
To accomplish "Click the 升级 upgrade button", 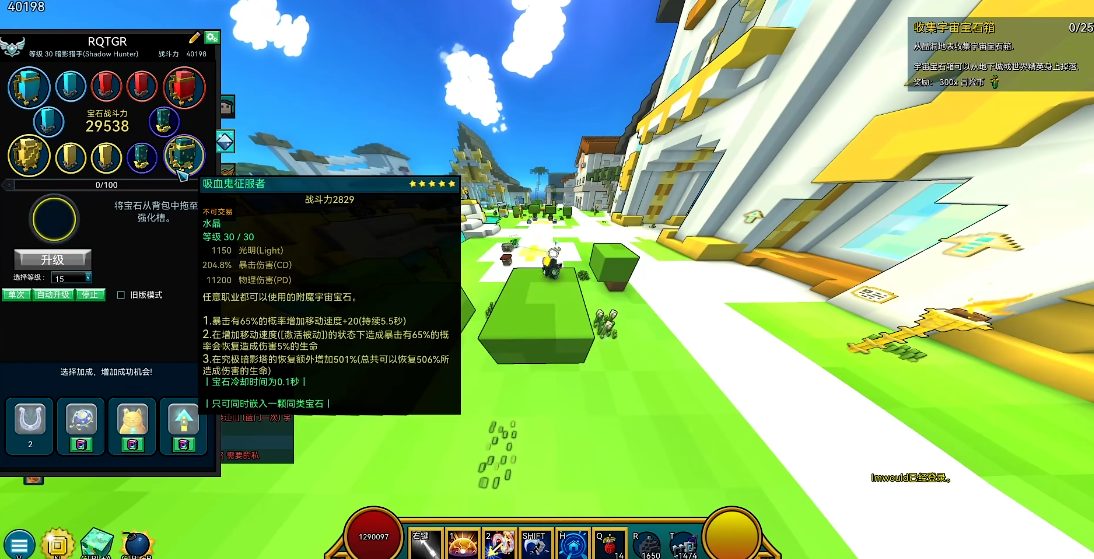I will click(52, 258).
